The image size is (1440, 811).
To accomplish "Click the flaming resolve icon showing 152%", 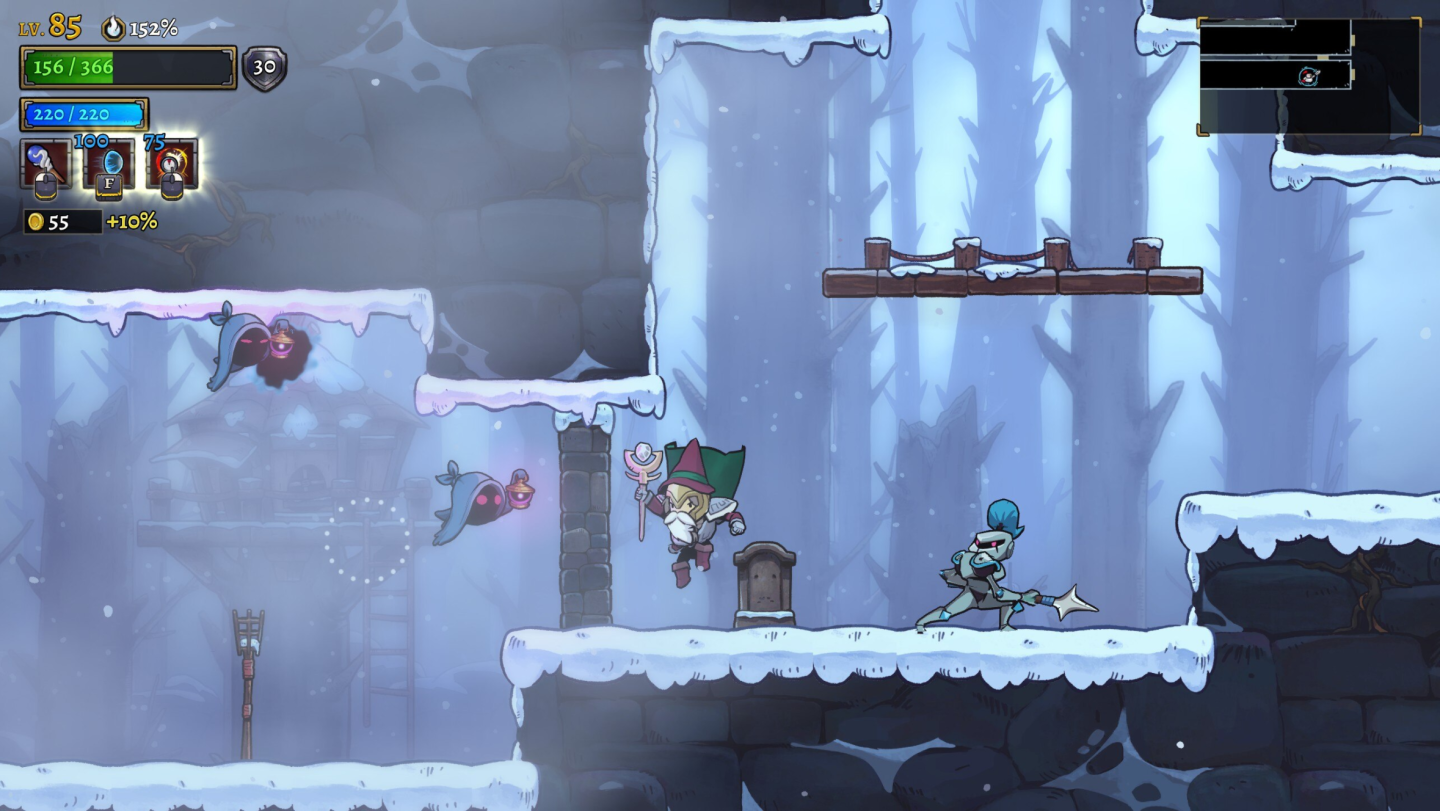I will click(112, 28).
